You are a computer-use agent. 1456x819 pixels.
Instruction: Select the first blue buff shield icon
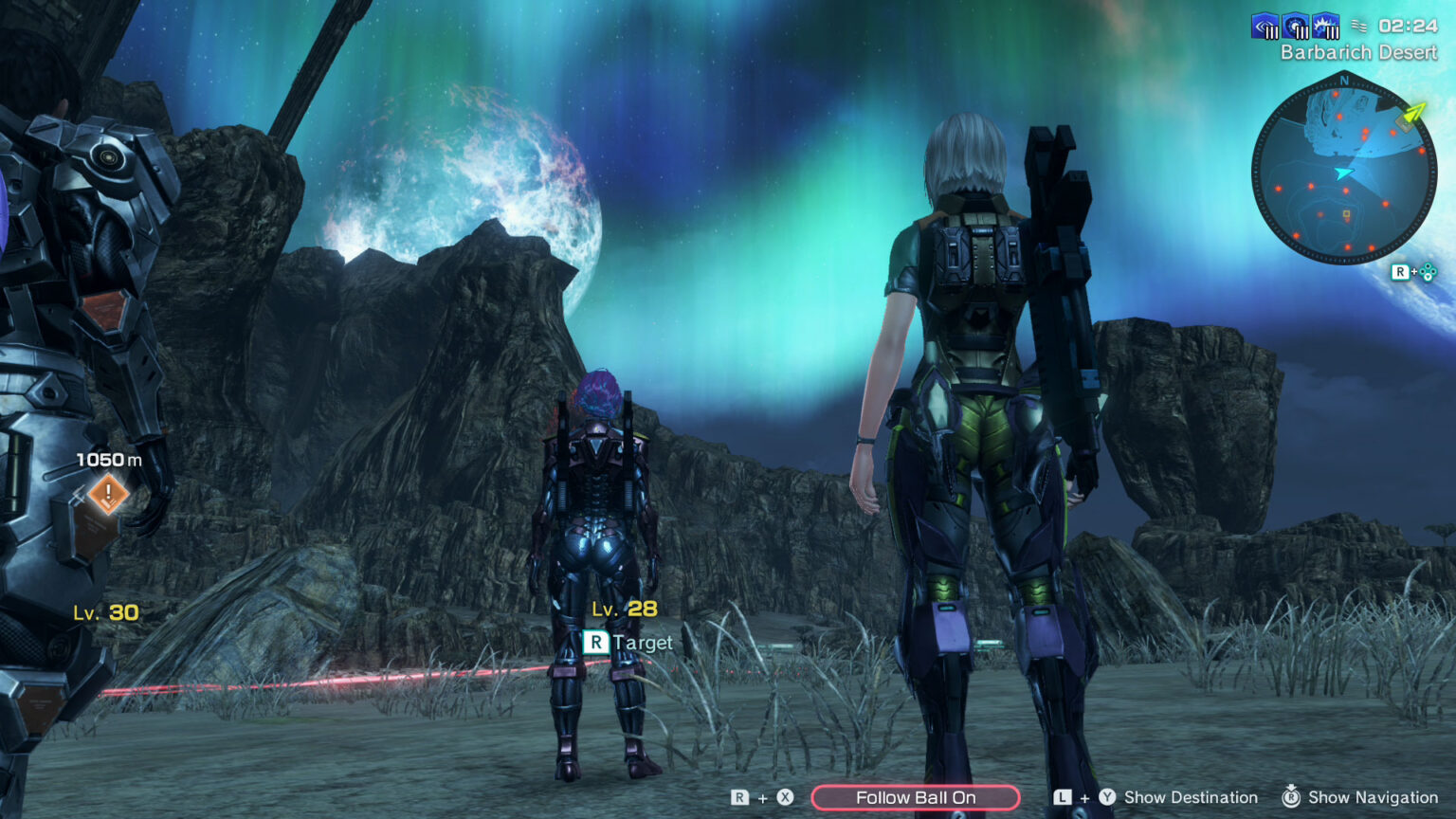pos(1264,26)
